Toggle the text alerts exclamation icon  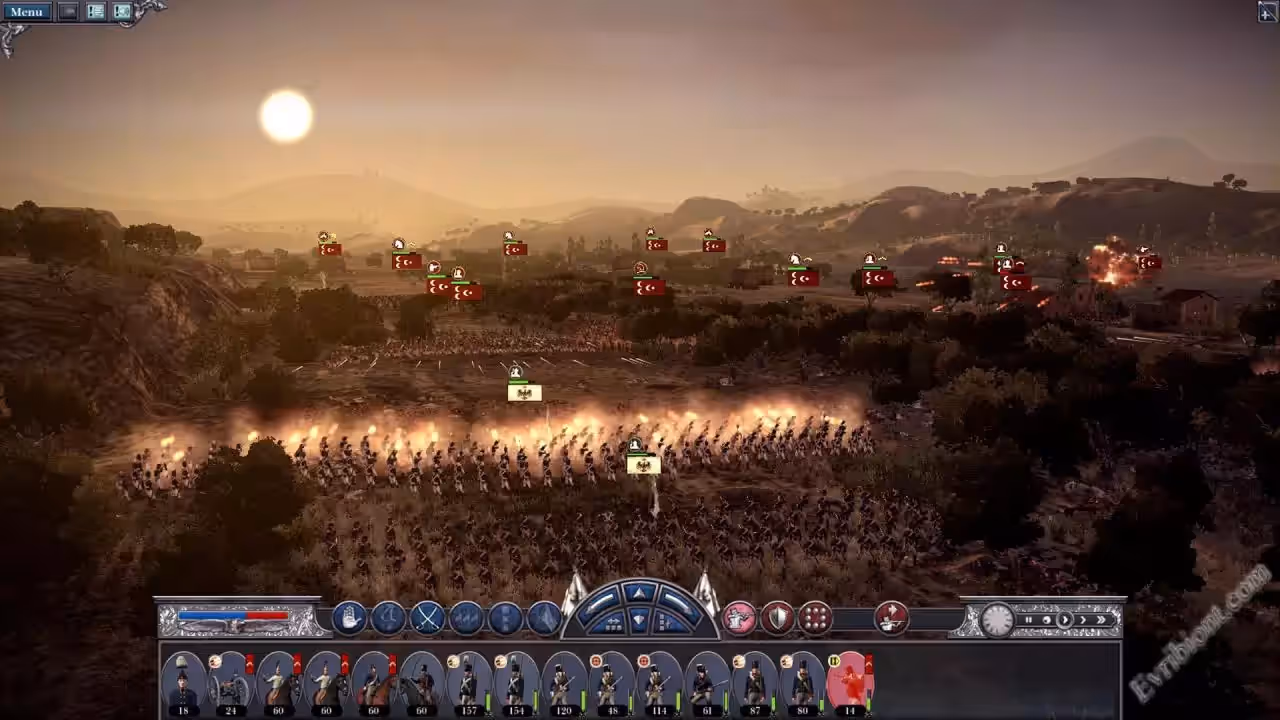tap(96, 11)
